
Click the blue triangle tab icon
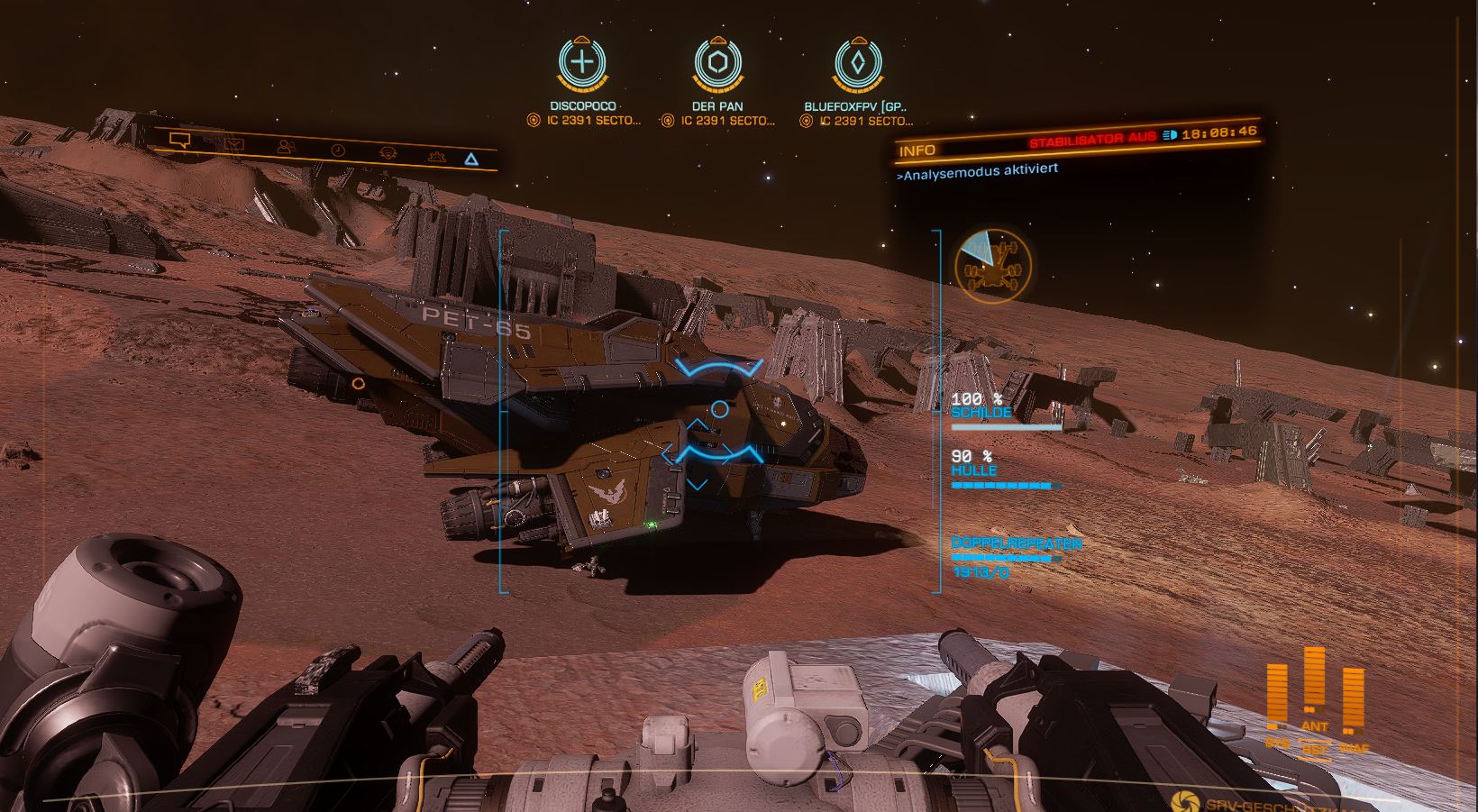pos(470,160)
